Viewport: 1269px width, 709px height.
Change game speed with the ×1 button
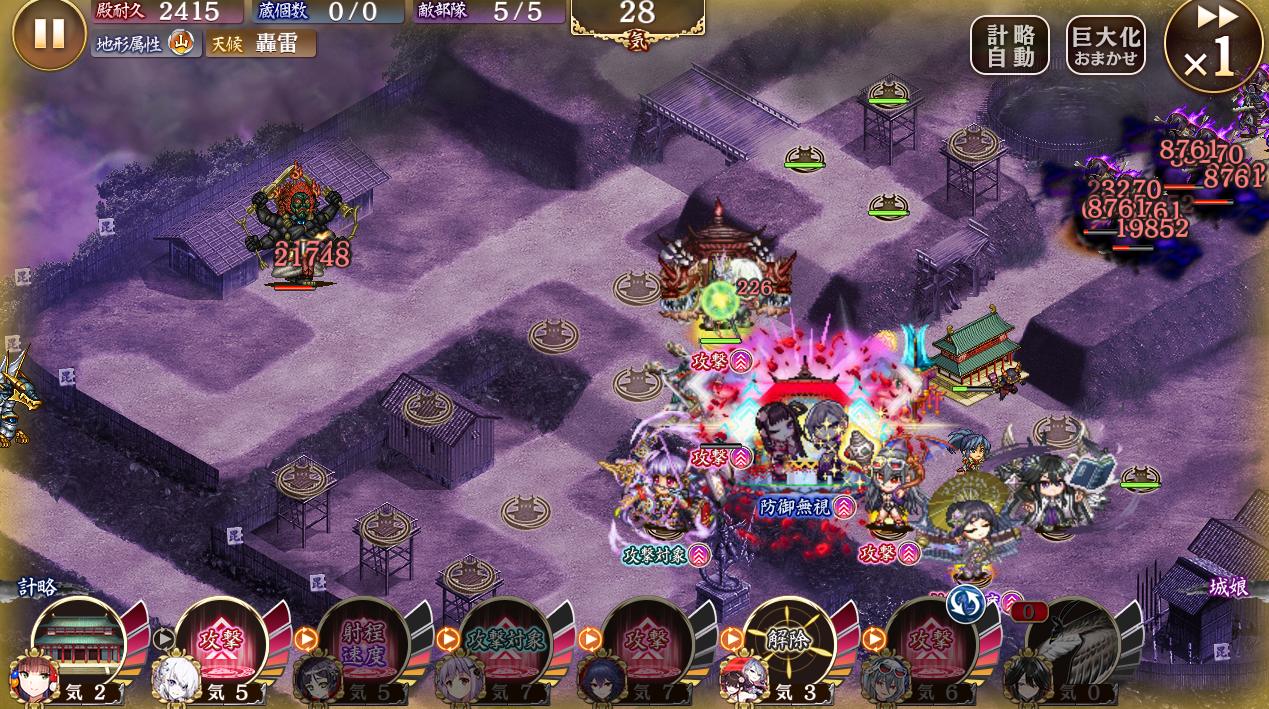1213,45
